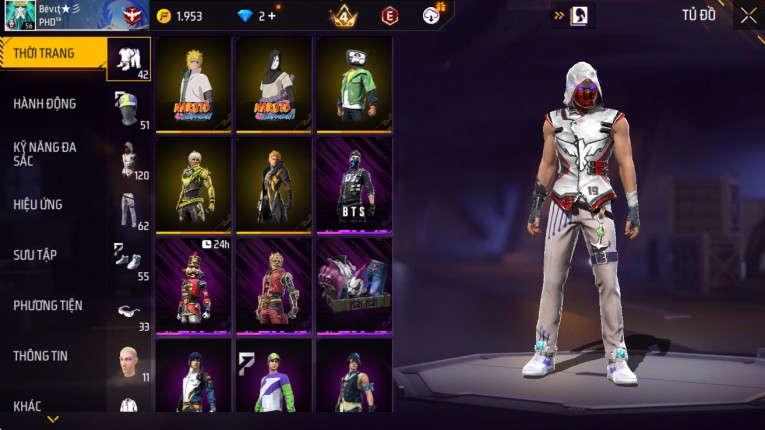Open the Sưu Tập category
Viewport: 765px width, 430px height.
click(x=36, y=255)
